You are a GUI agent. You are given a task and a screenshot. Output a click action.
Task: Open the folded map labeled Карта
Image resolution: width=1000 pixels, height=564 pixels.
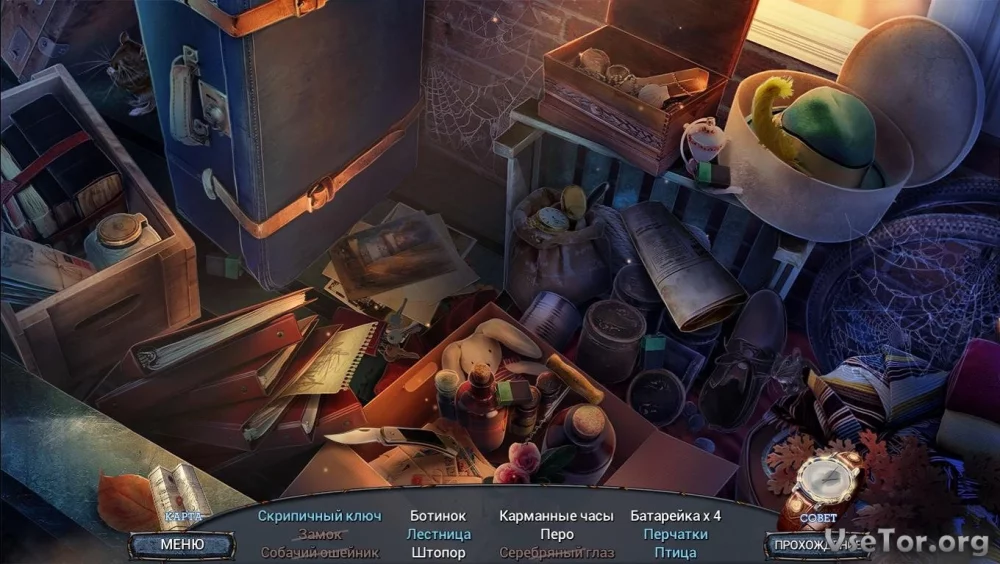(x=180, y=493)
